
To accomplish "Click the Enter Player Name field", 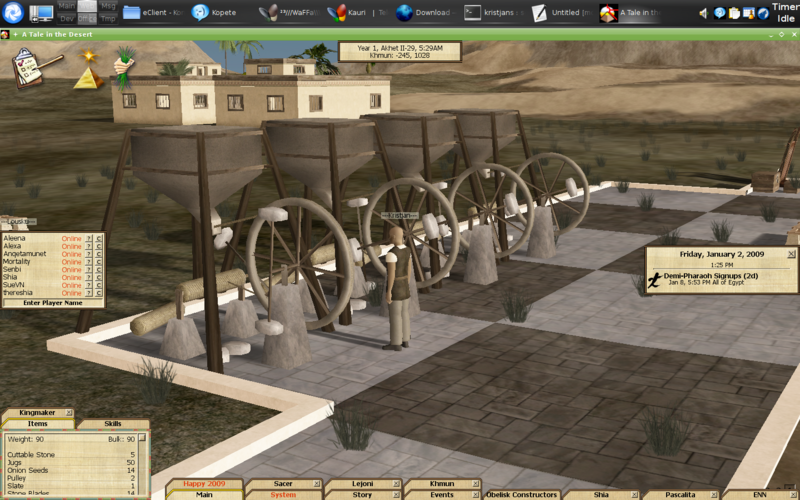I will (x=52, y=302).
